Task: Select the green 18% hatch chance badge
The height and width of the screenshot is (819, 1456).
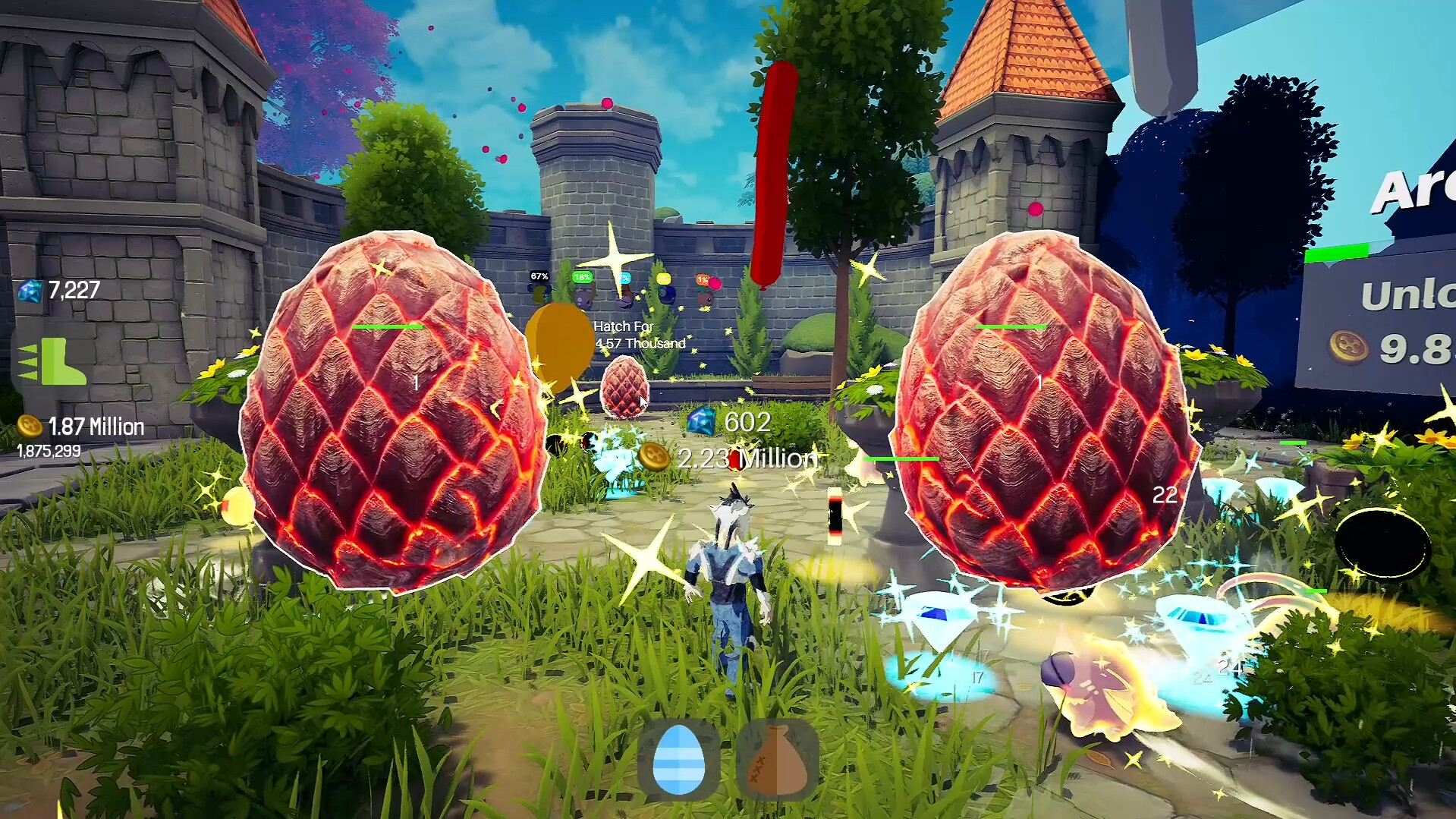Action: [x=582, y=277]
